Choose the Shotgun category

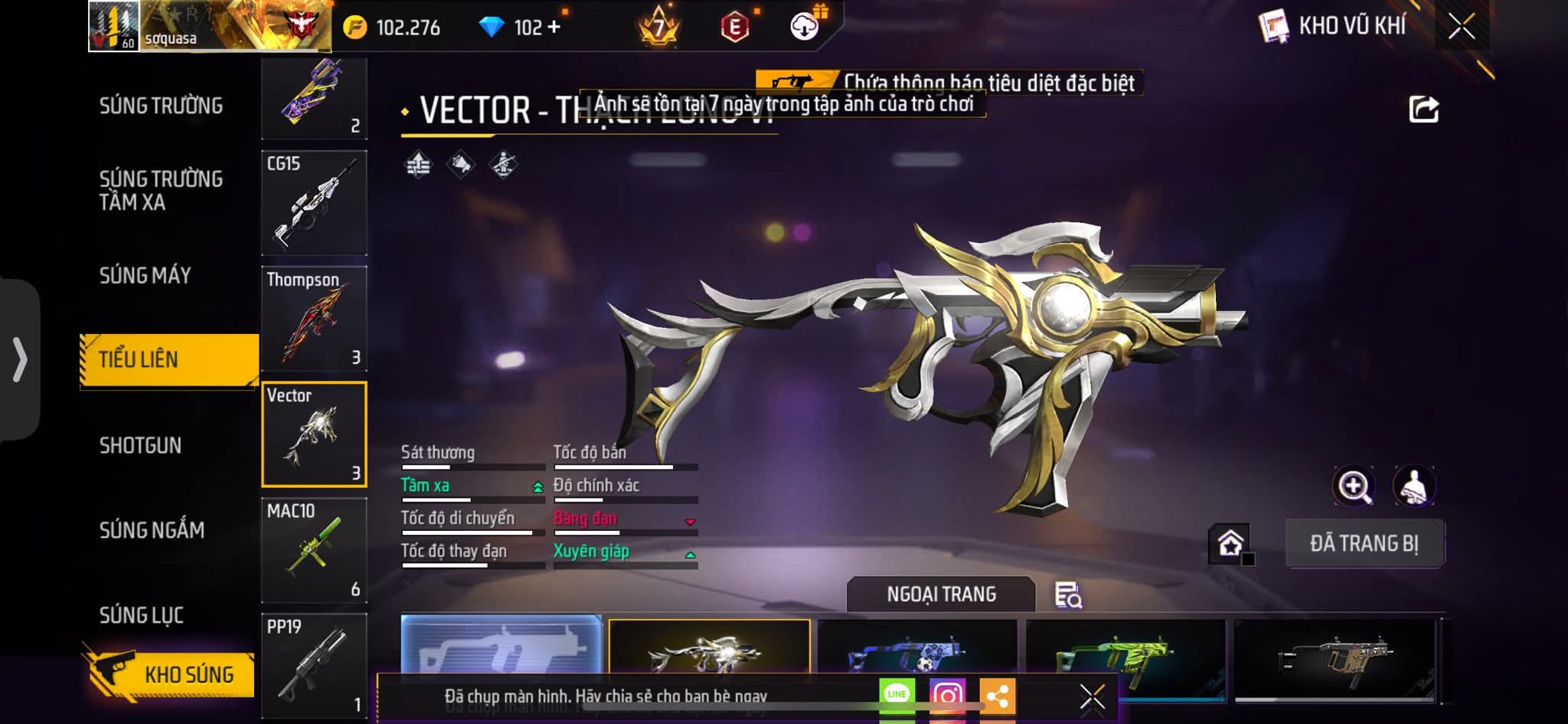[140, 445]
